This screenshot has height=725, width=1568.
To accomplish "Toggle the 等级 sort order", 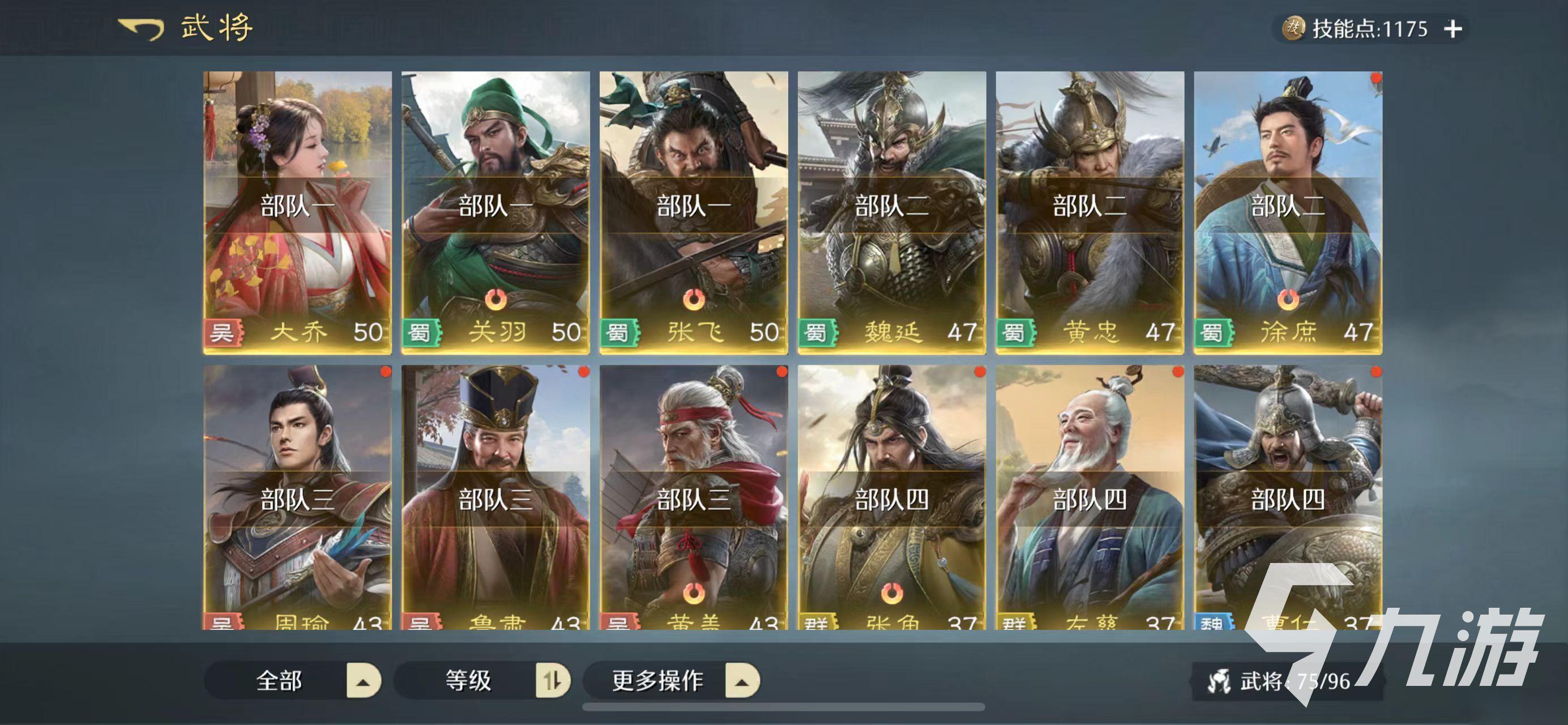I will click(x=552, y=681).
